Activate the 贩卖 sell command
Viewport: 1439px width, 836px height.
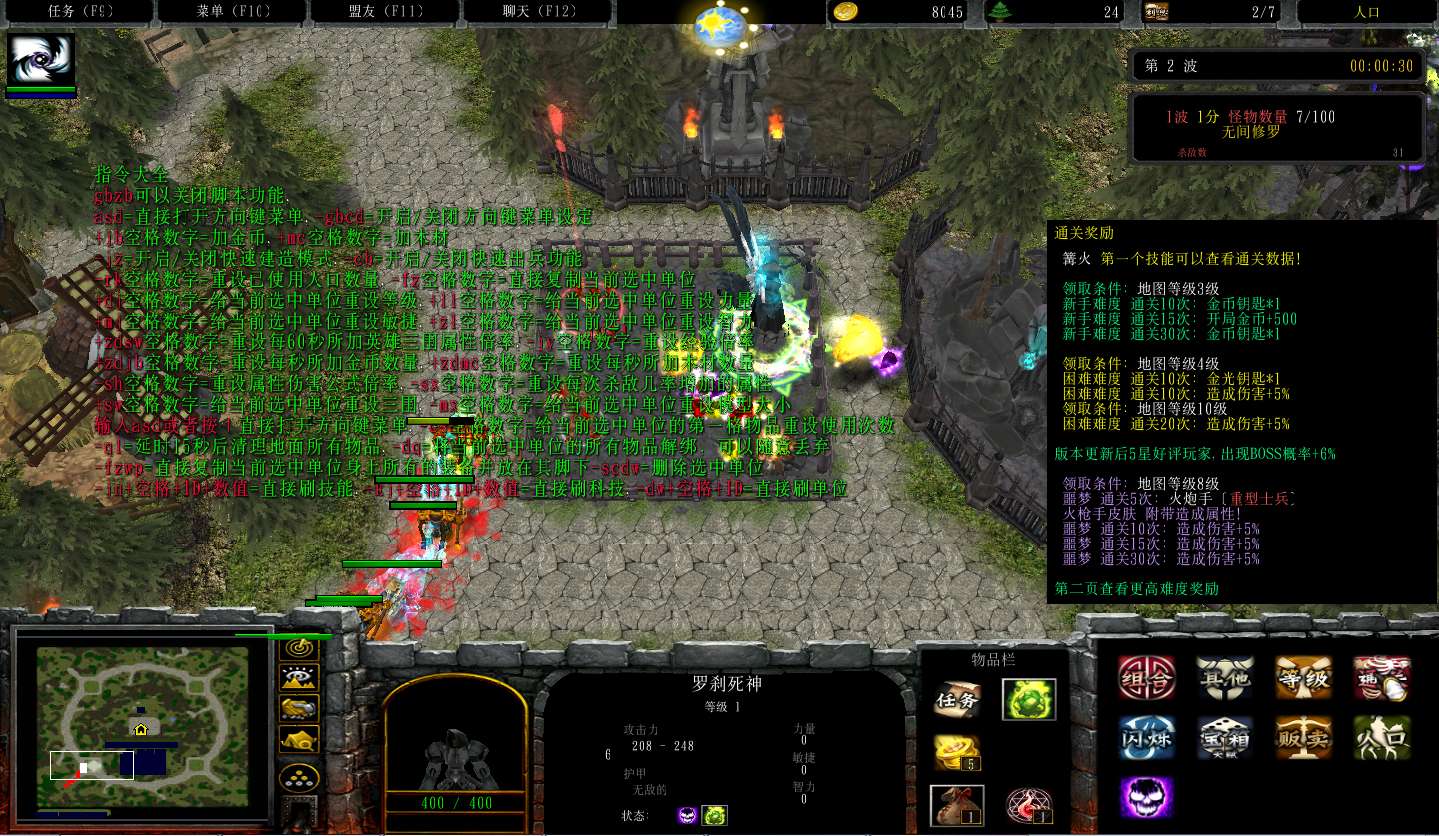tap(1303, 738)
